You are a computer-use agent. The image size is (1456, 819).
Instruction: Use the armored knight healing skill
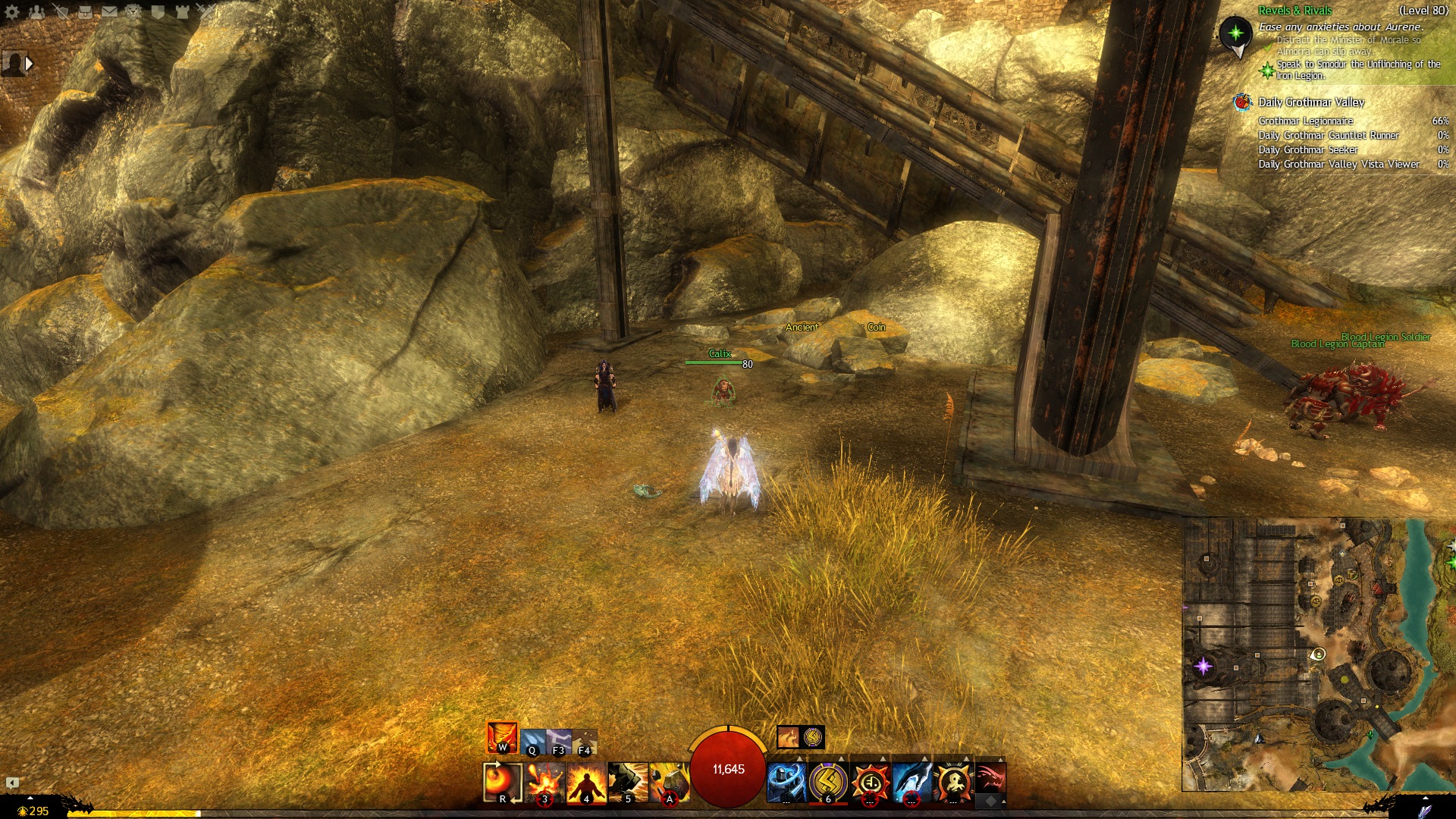coord(786,782)
